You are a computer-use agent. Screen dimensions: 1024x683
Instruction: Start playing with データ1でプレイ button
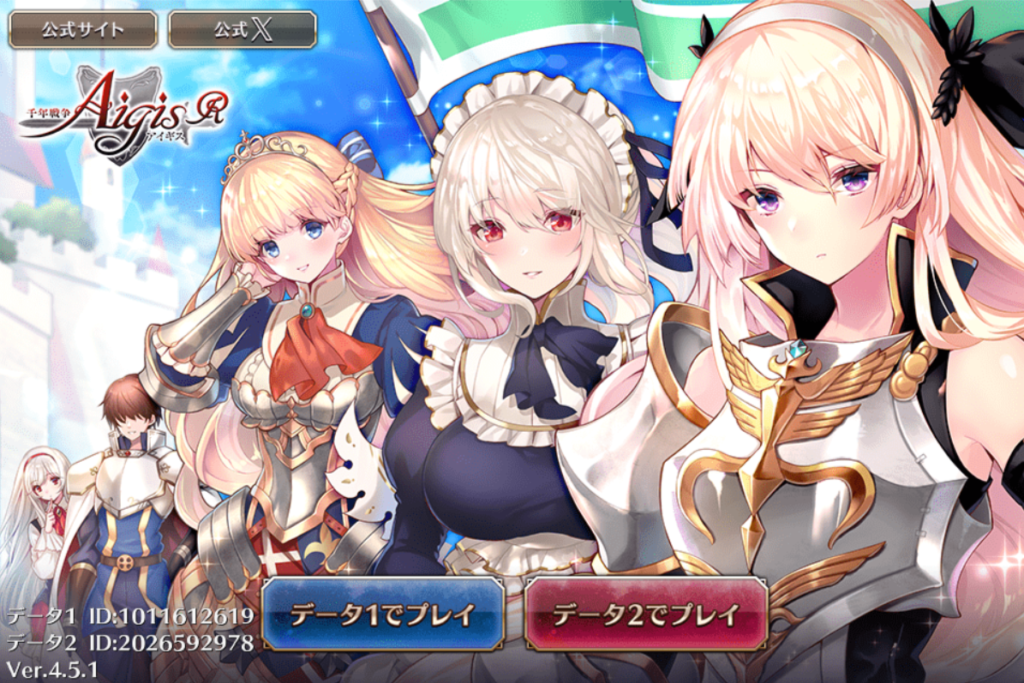point(383,613)
